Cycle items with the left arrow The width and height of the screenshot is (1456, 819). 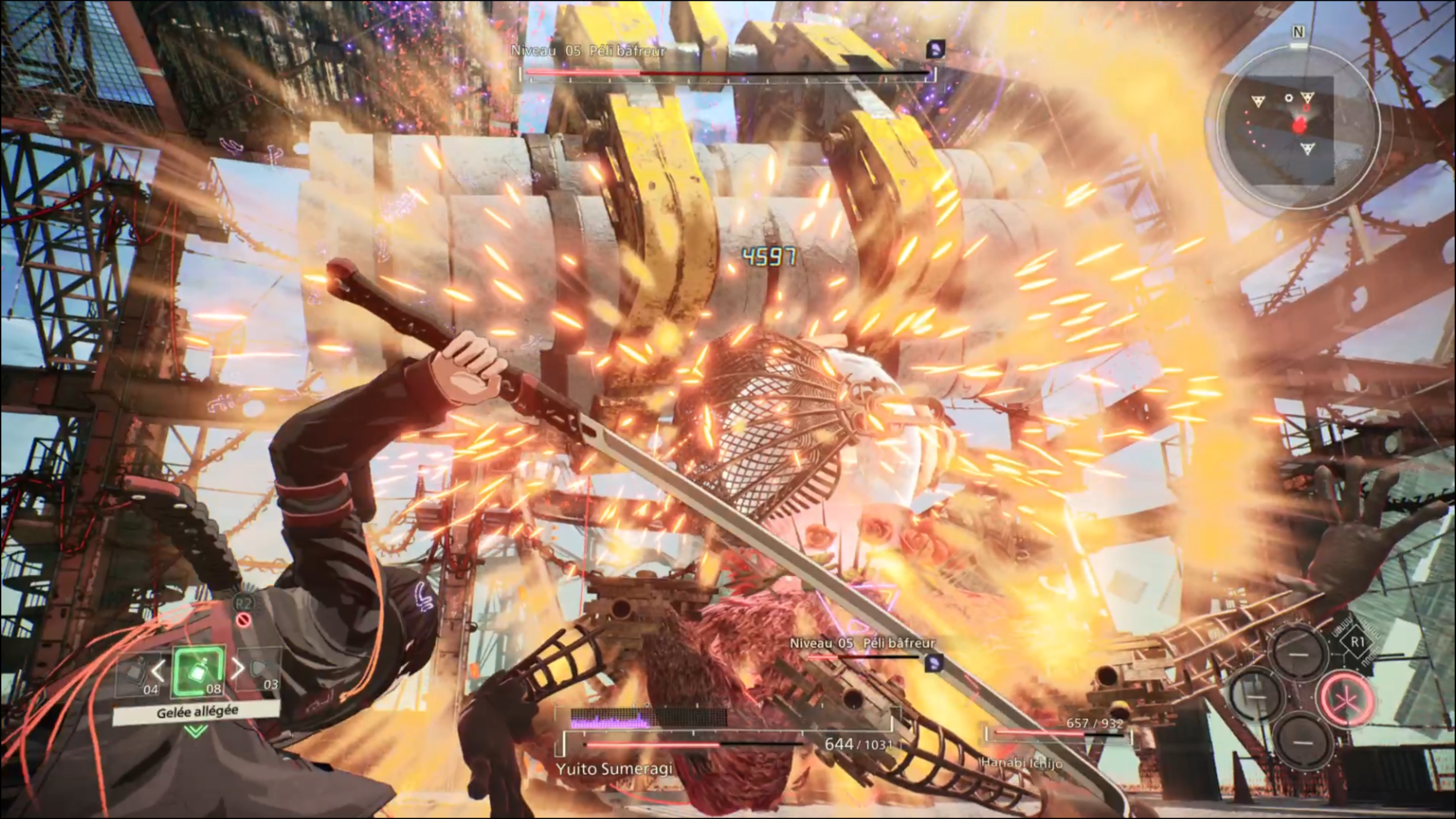point(158,670)
